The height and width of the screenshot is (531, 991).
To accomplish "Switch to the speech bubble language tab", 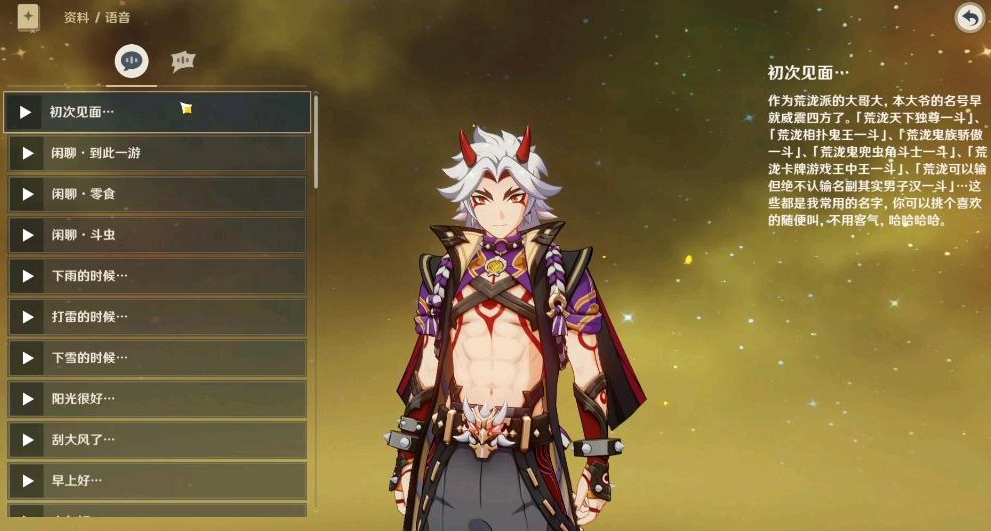I will [x=131, y=61].
